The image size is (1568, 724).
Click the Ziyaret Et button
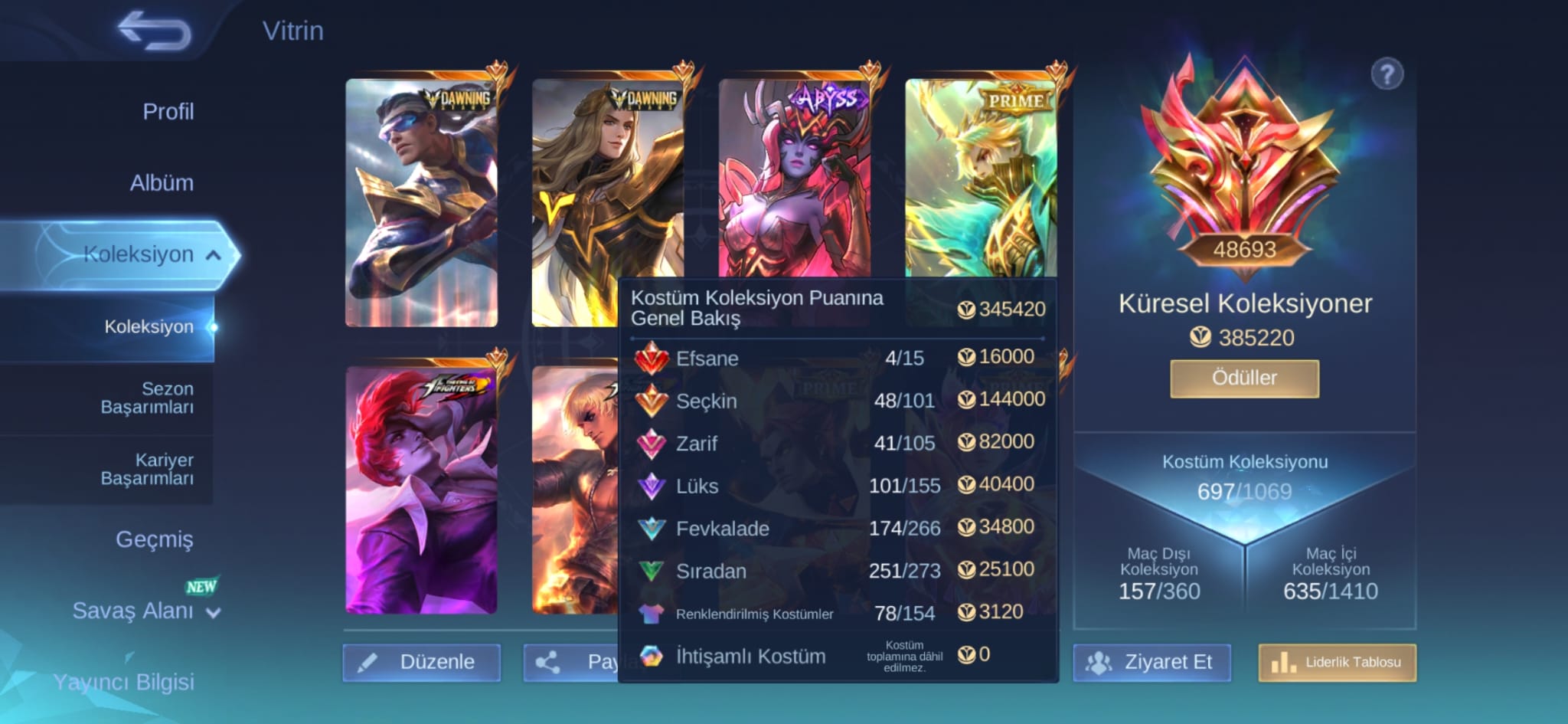point(1152,662)
